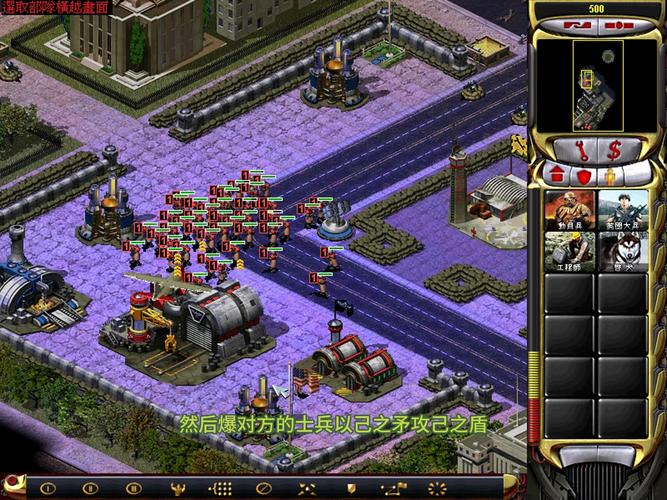Select team I on the command bar
This screenshot has height=500, width=667.
pyautogui.click(x=46, y=488)
